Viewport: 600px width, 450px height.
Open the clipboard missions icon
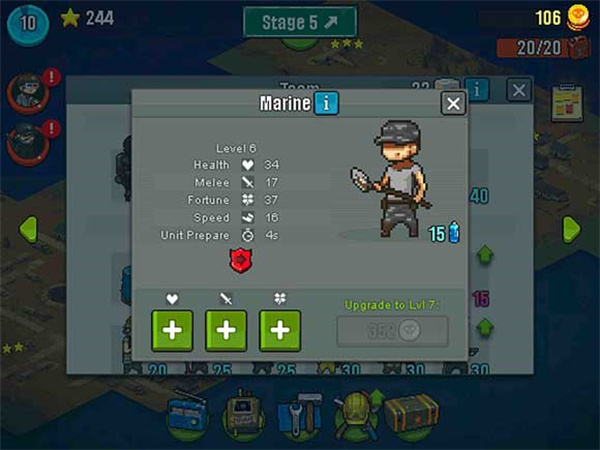click(x=569, y=103)
